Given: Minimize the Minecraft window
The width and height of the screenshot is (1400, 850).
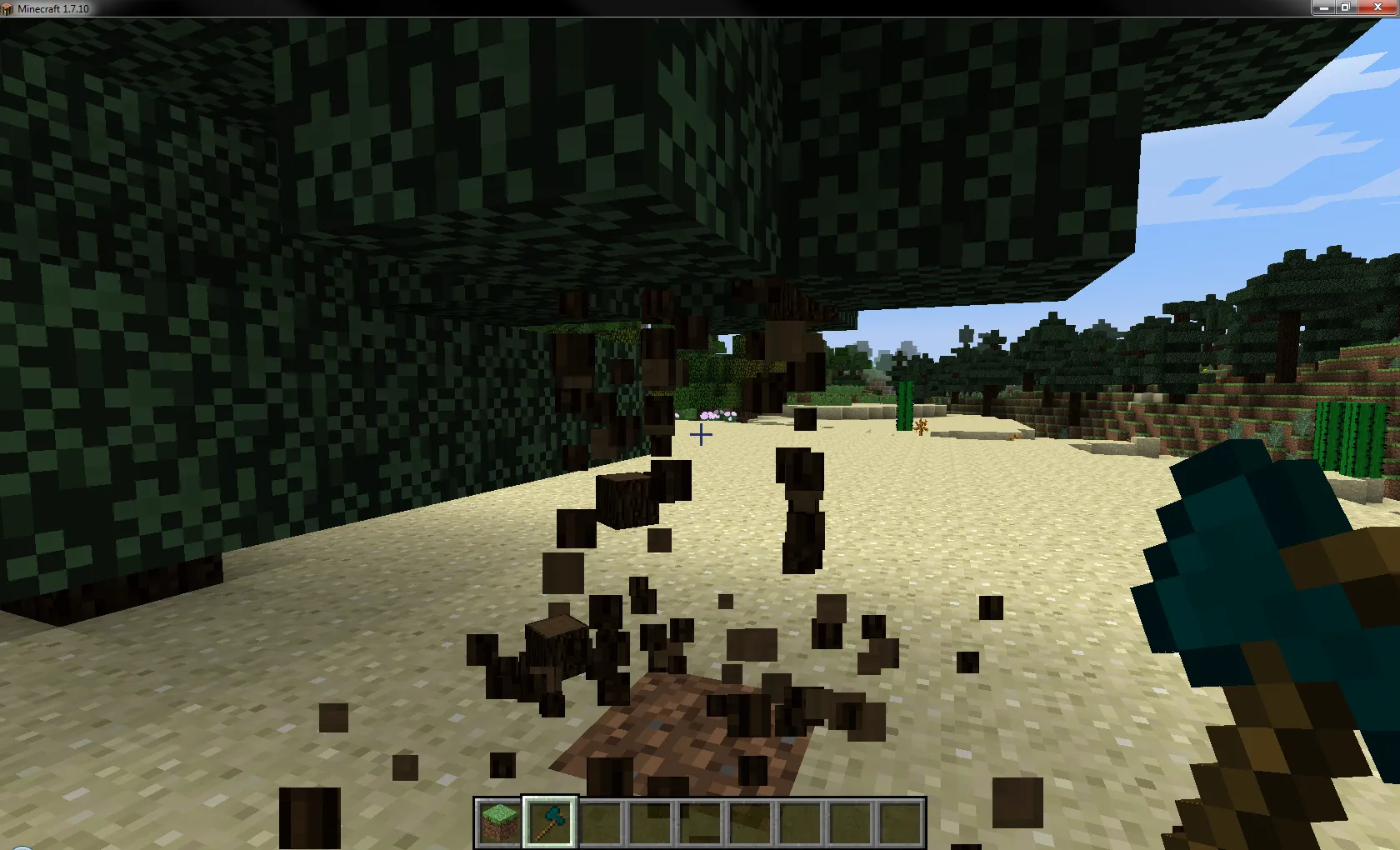Looking at the screenshot, I should [1323, 7].
